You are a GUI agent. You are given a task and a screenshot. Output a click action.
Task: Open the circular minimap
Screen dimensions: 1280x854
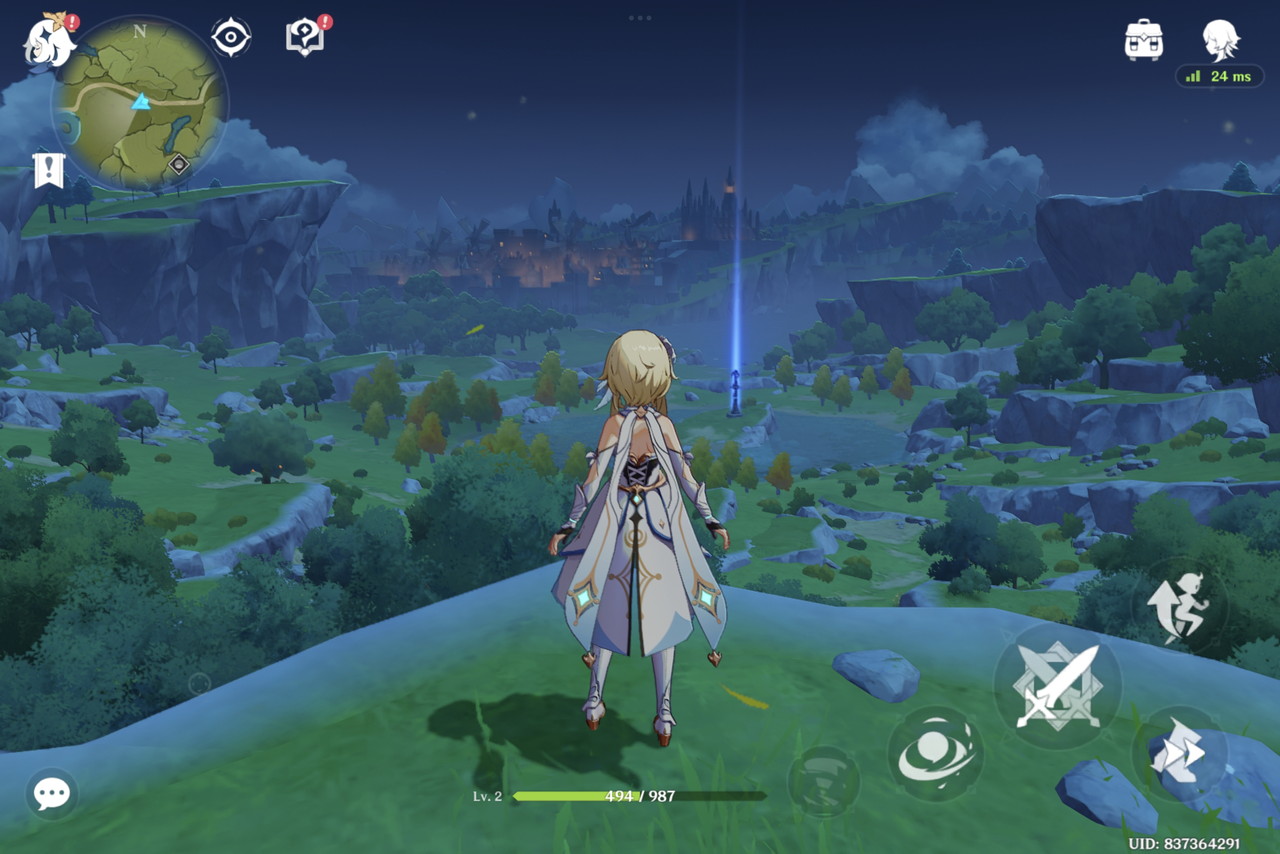click(140, 102)
